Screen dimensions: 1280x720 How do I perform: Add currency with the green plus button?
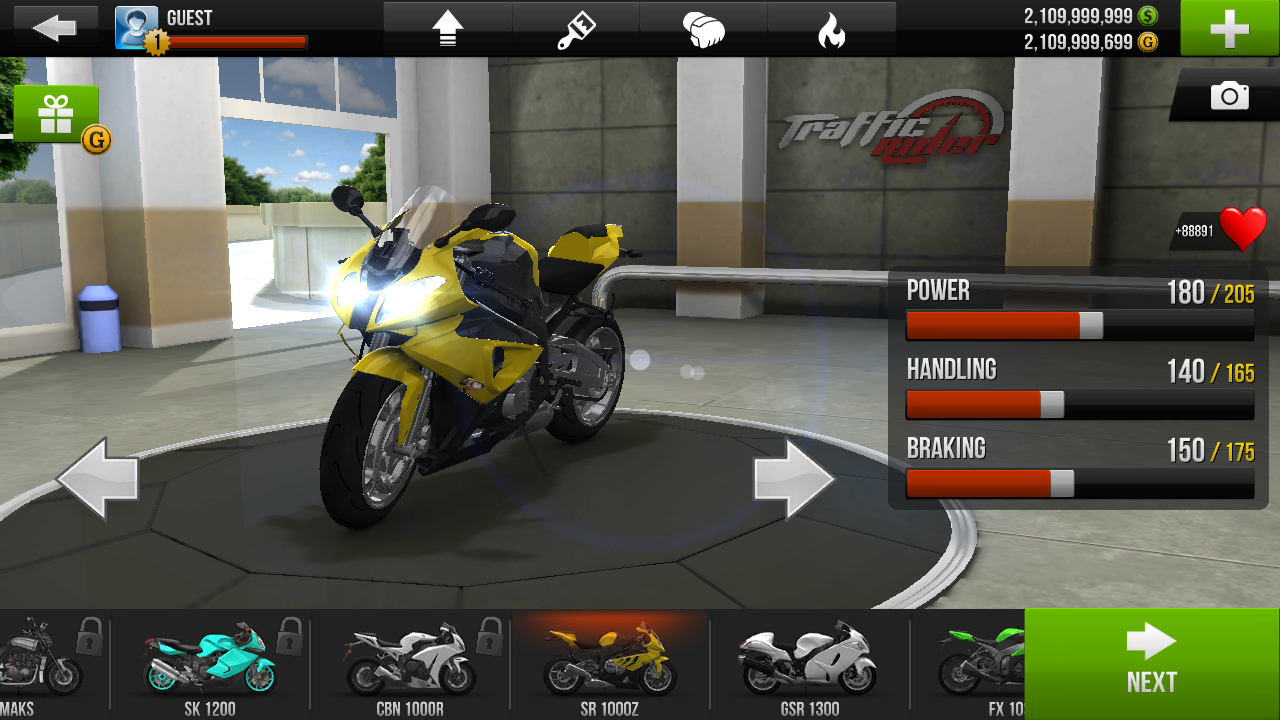pos(1229,28)
